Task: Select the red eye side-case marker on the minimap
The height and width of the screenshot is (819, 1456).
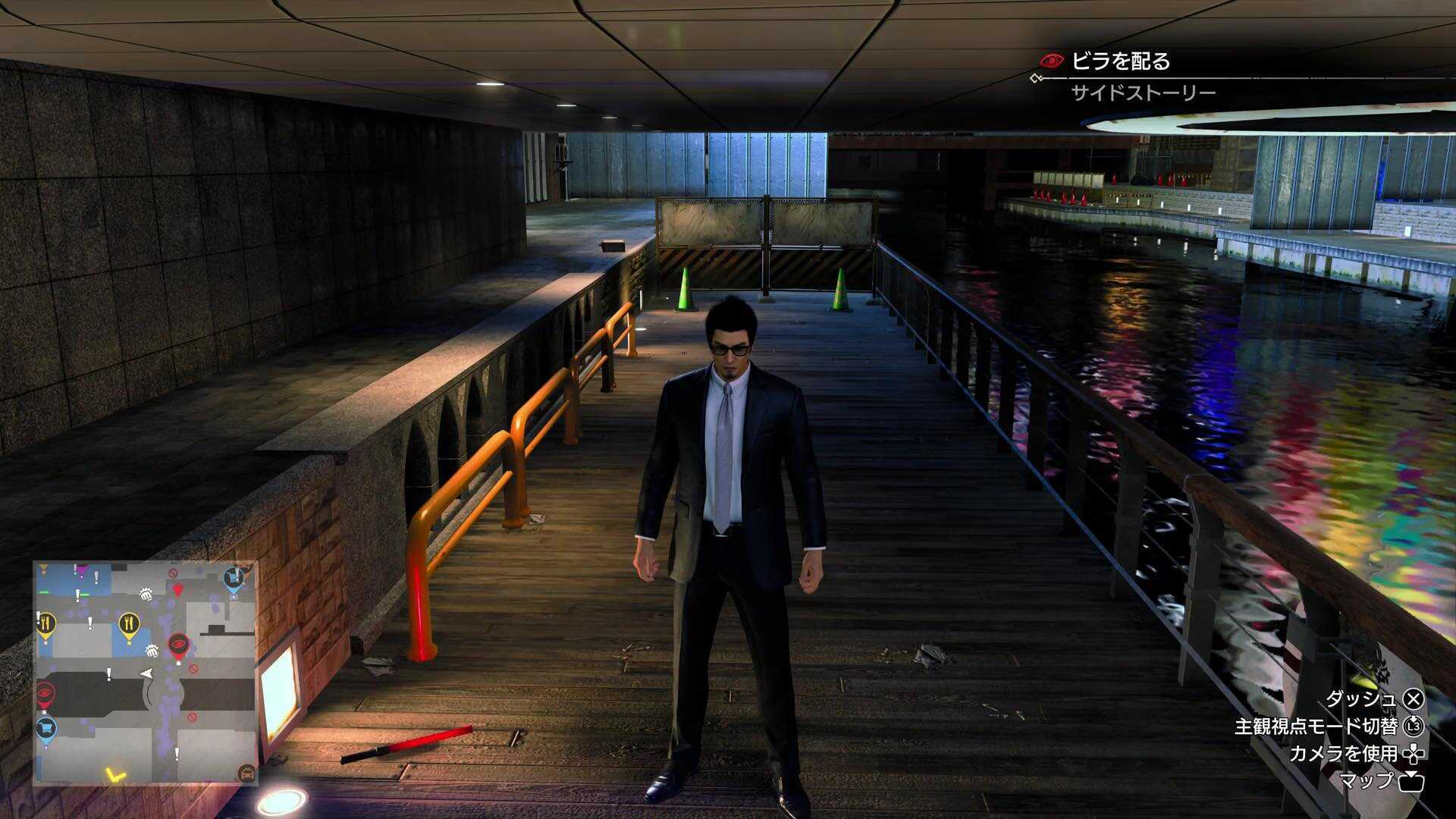Action: pyautogui.click(x=179, y=644)
